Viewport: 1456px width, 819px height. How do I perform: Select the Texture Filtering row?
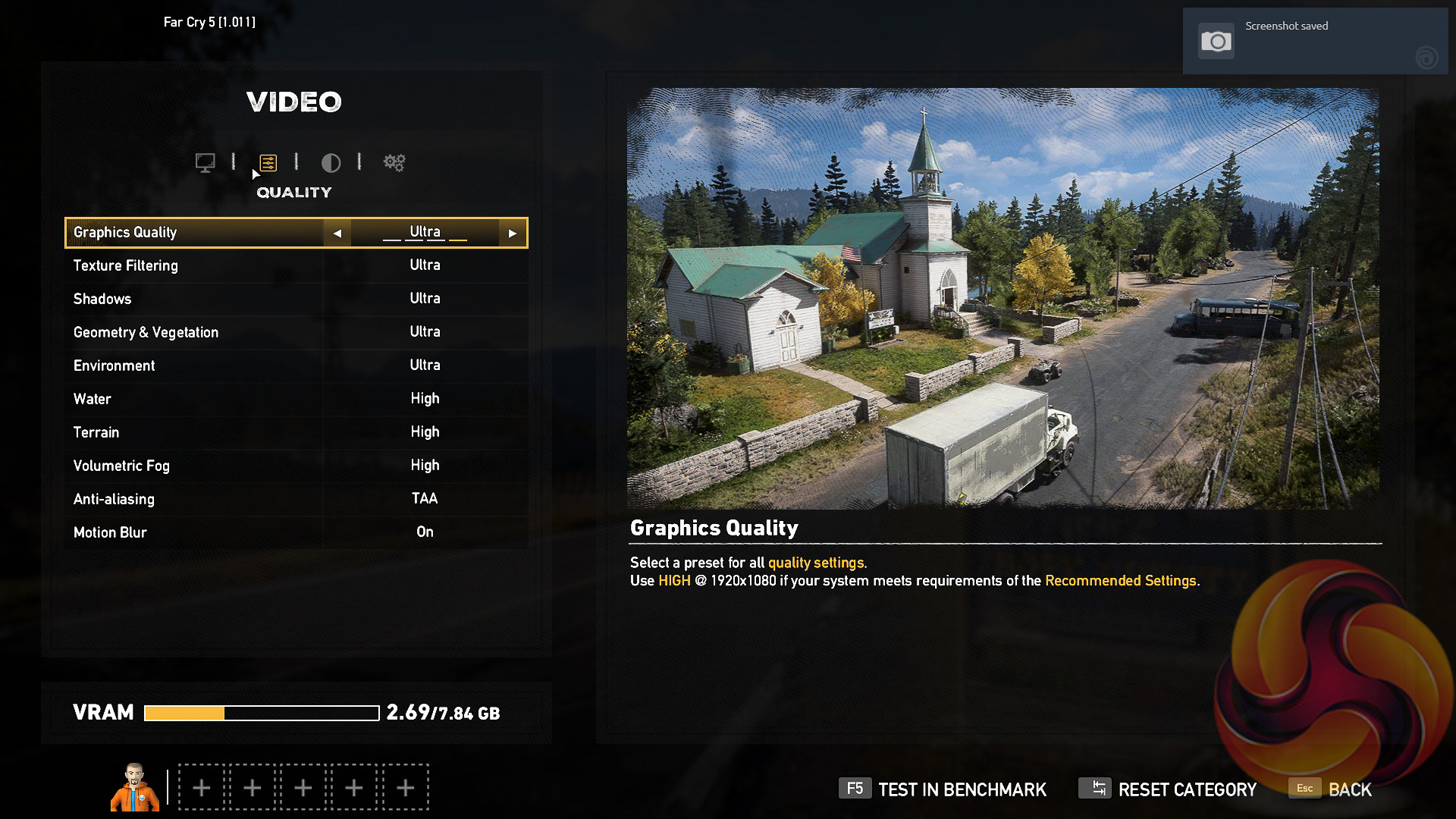[x=296, y=265]
